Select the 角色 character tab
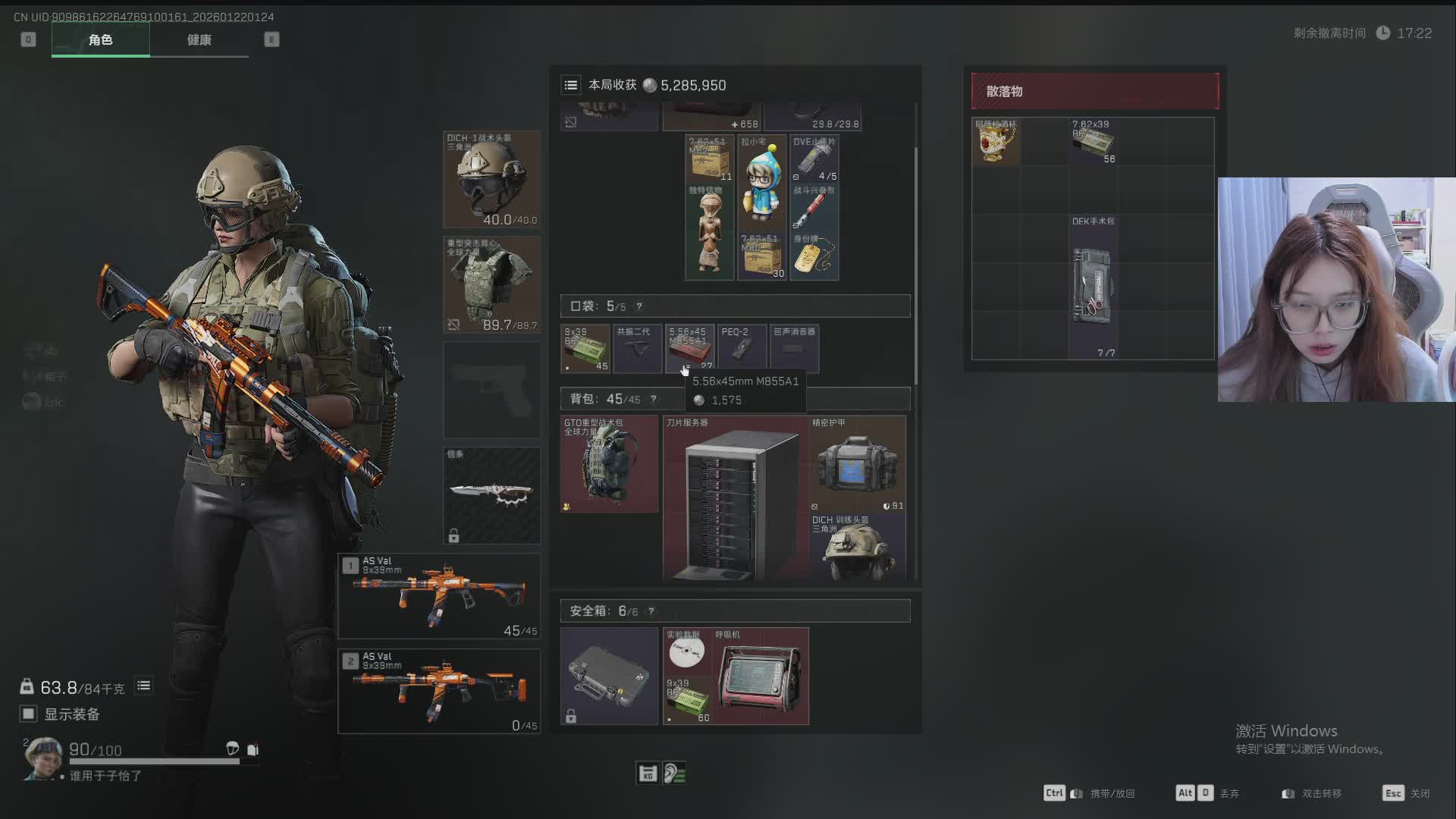The height and width of the screenshot is (819, 1456). click(x=100, y=40)
